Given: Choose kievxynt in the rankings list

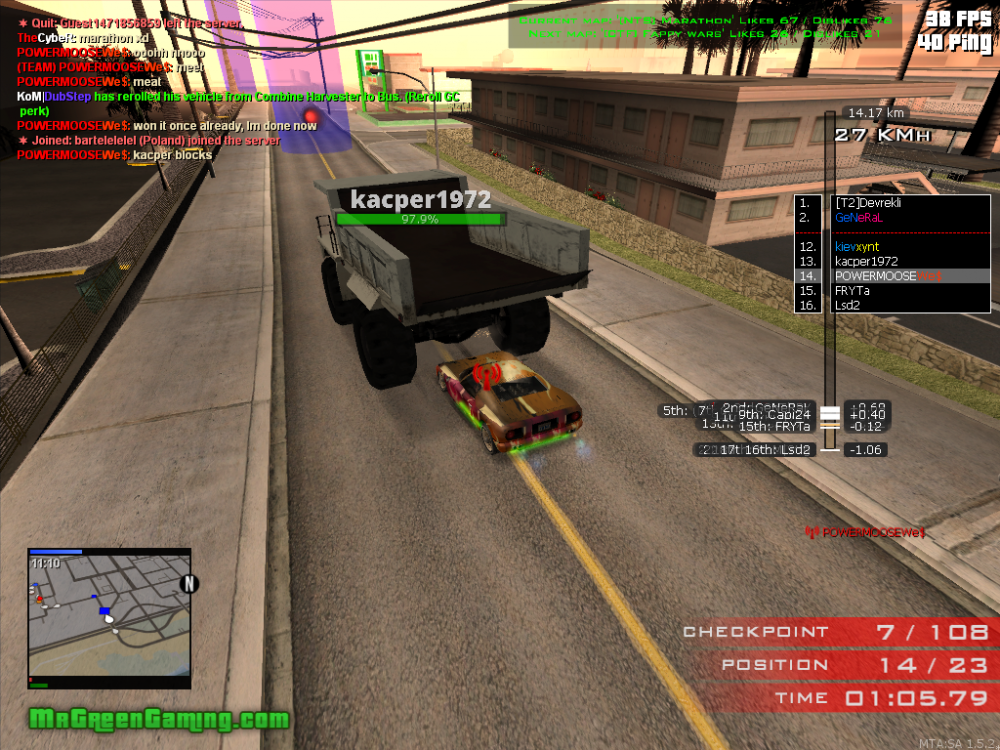Looking at the screenshot, I should click(858, 246).
